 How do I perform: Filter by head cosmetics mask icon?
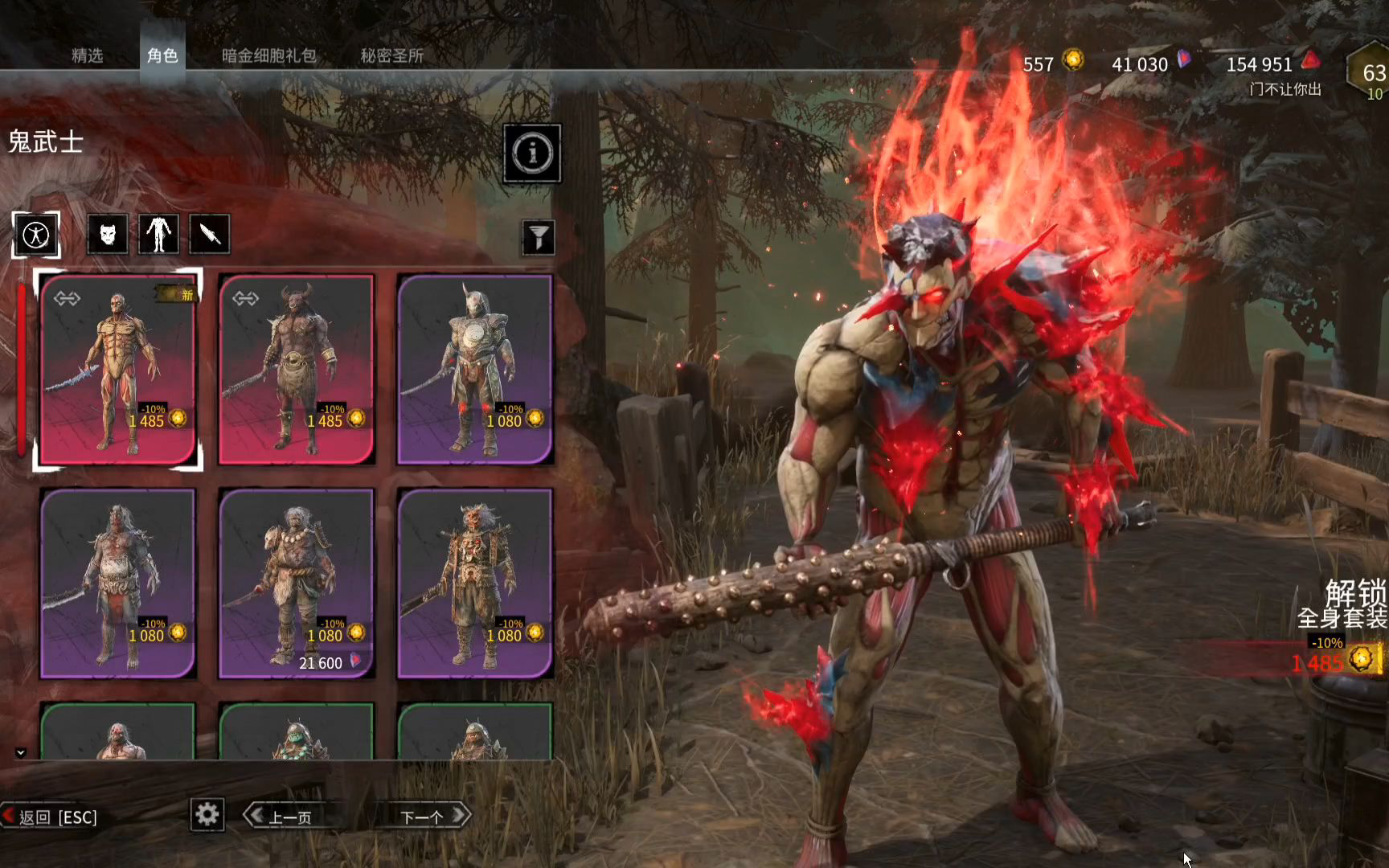coord(108,235)
